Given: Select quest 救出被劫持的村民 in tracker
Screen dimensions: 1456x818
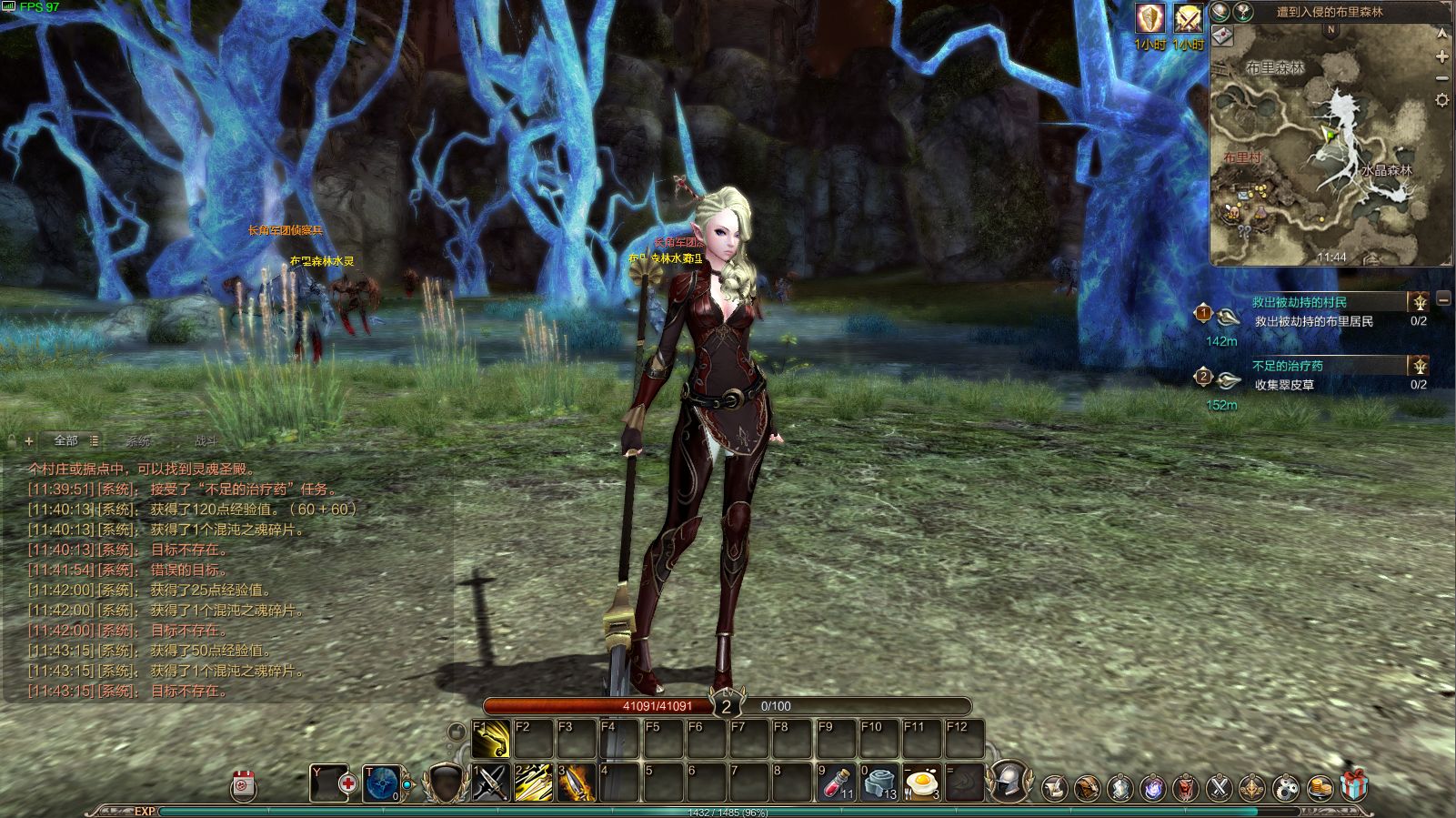Looking at the screenshot, I should click(x=1300, y=302).
